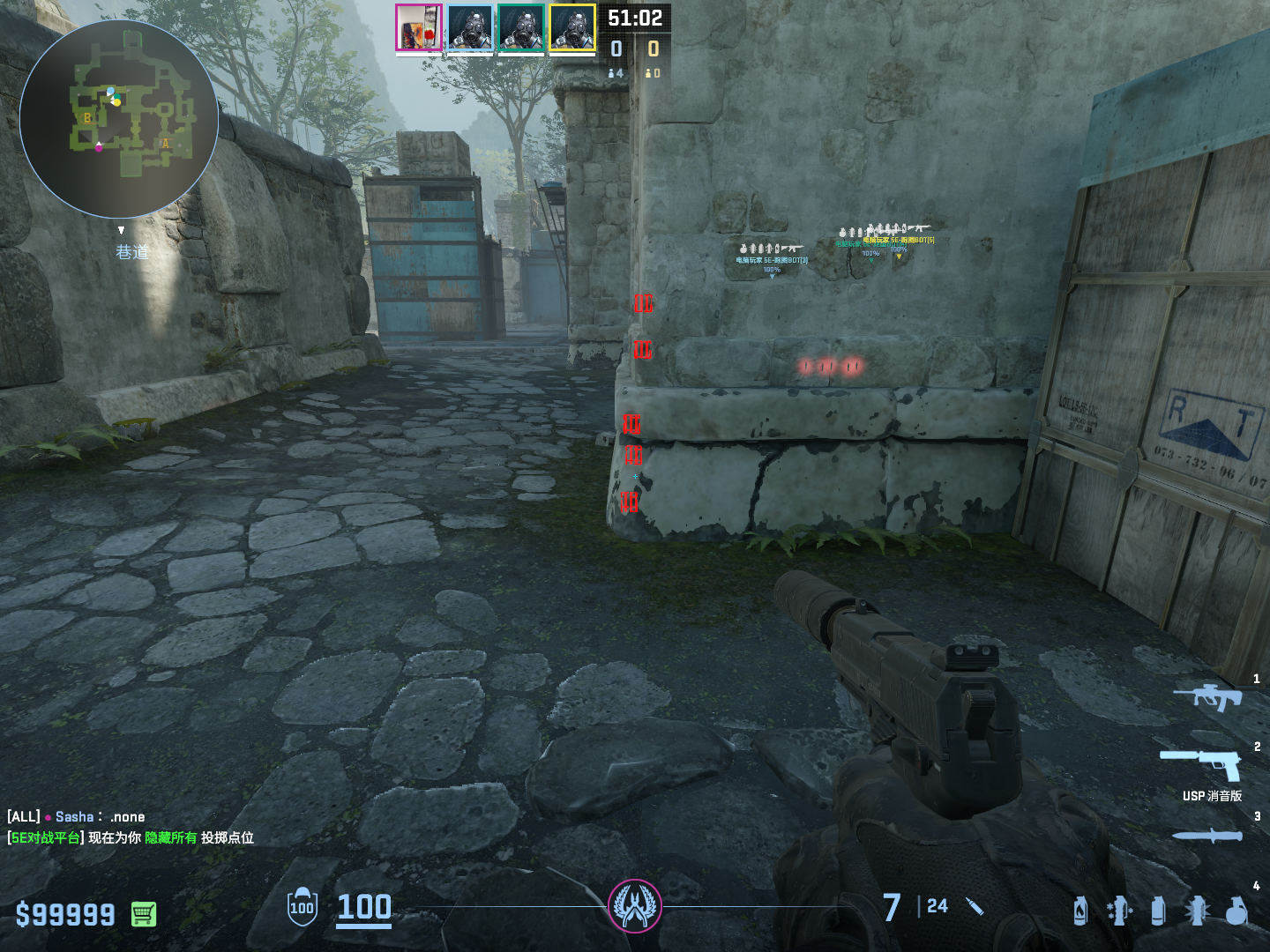Open the buy menu cart icon

click(x=144, y=914)
